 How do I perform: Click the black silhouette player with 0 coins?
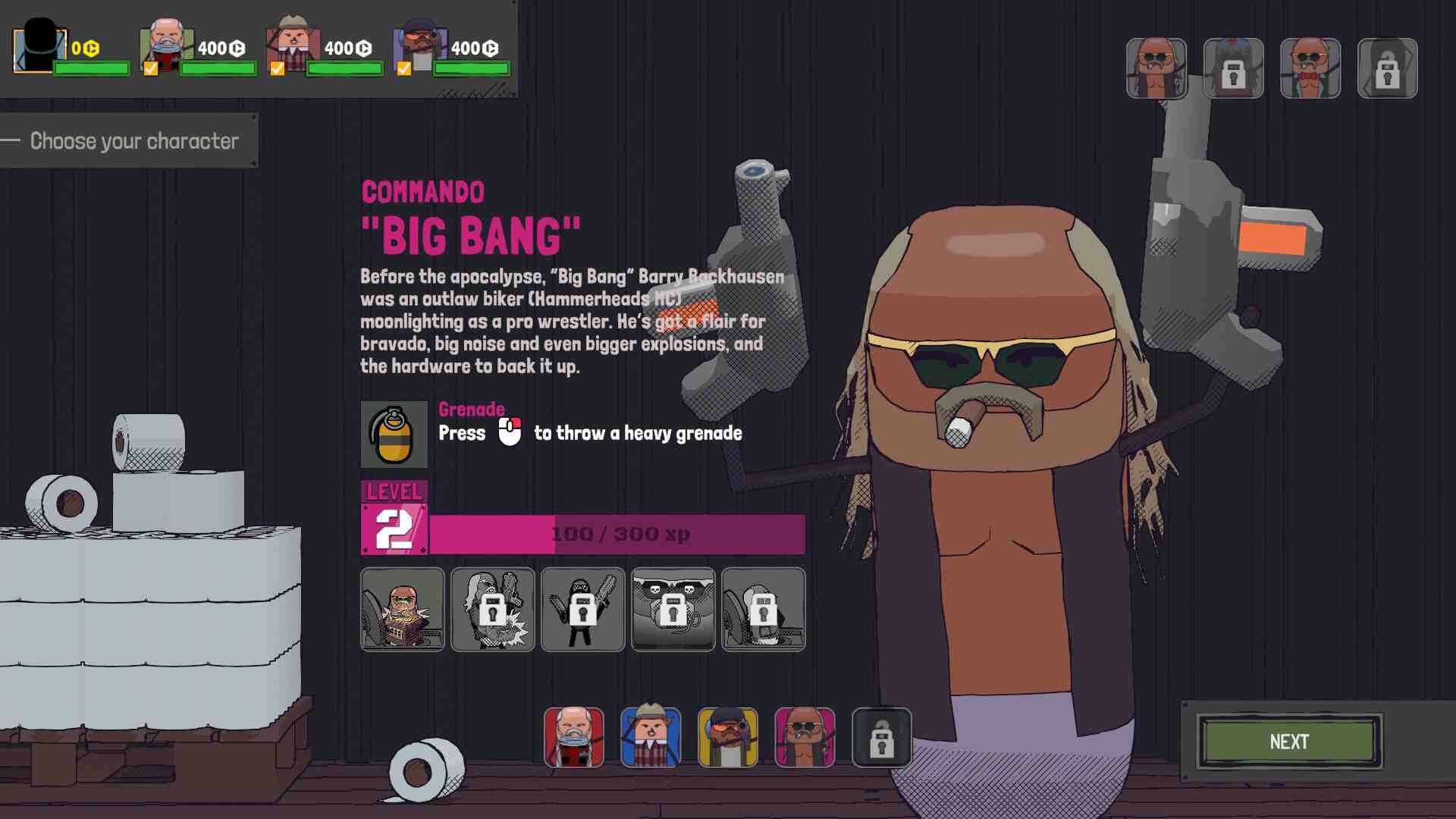[39, 49]
